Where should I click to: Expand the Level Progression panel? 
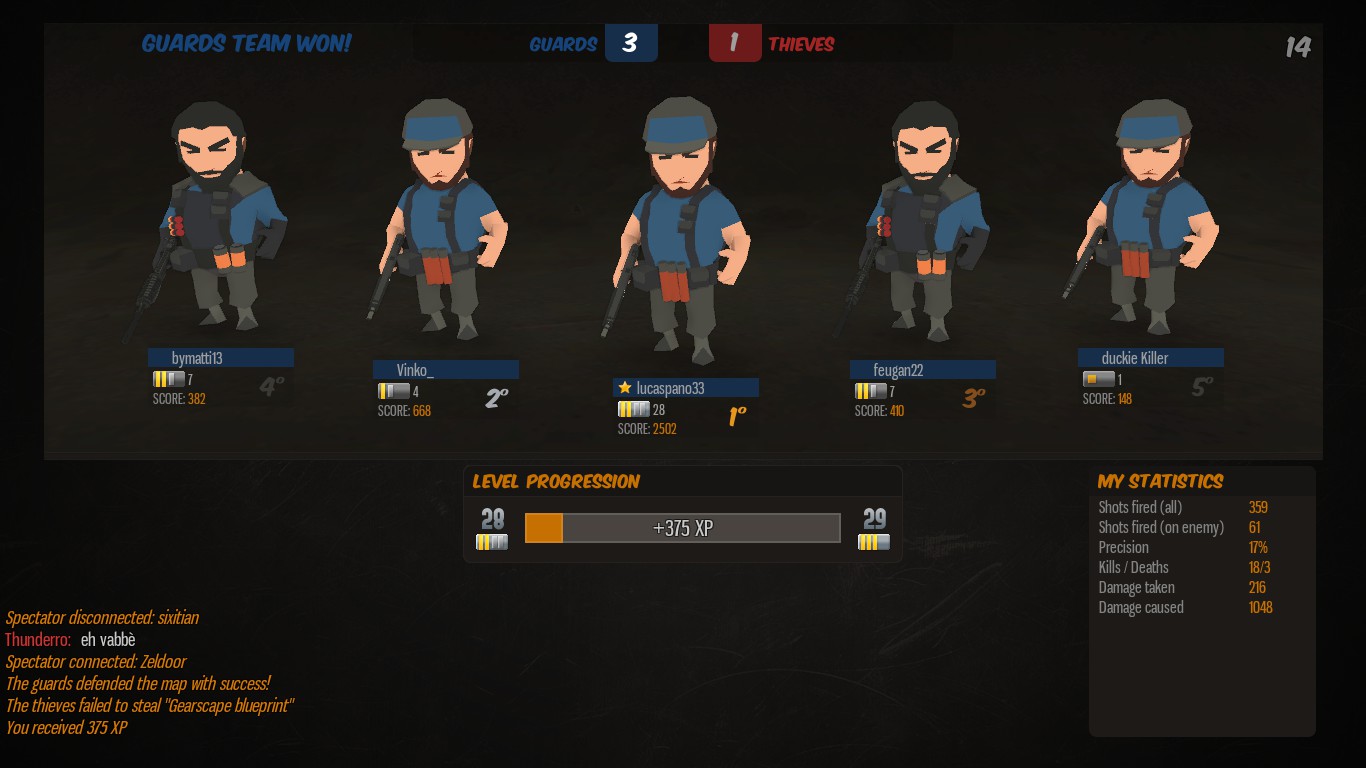point(556,481)
